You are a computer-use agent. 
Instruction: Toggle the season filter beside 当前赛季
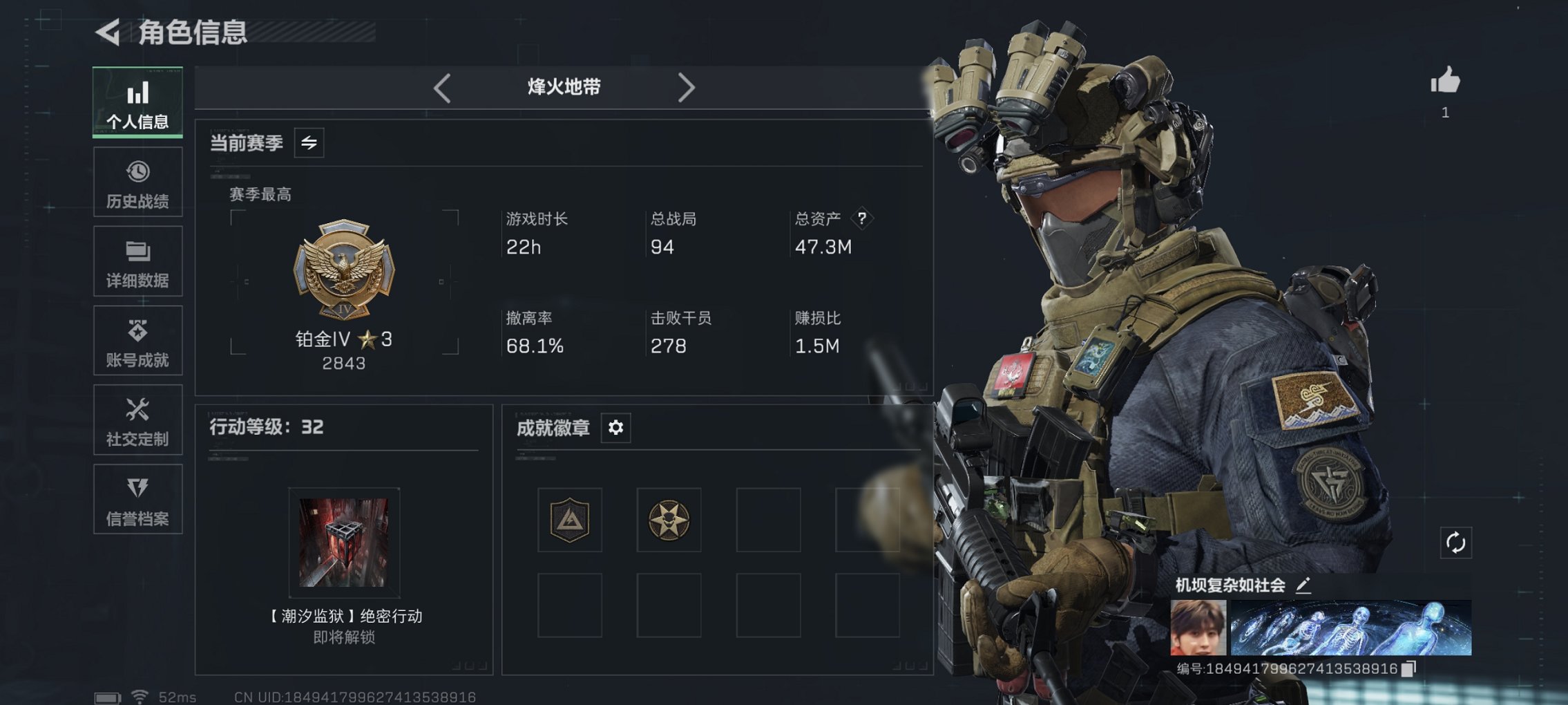309,144
